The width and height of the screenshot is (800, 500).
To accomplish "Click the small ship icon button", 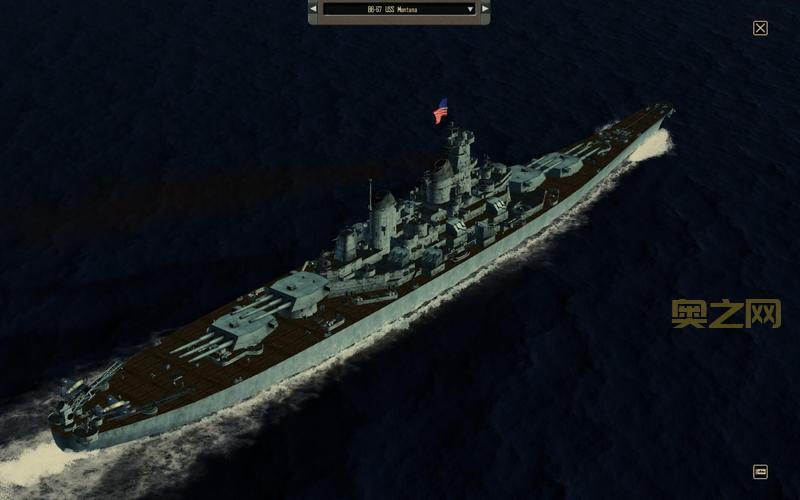I will point(760,471).
